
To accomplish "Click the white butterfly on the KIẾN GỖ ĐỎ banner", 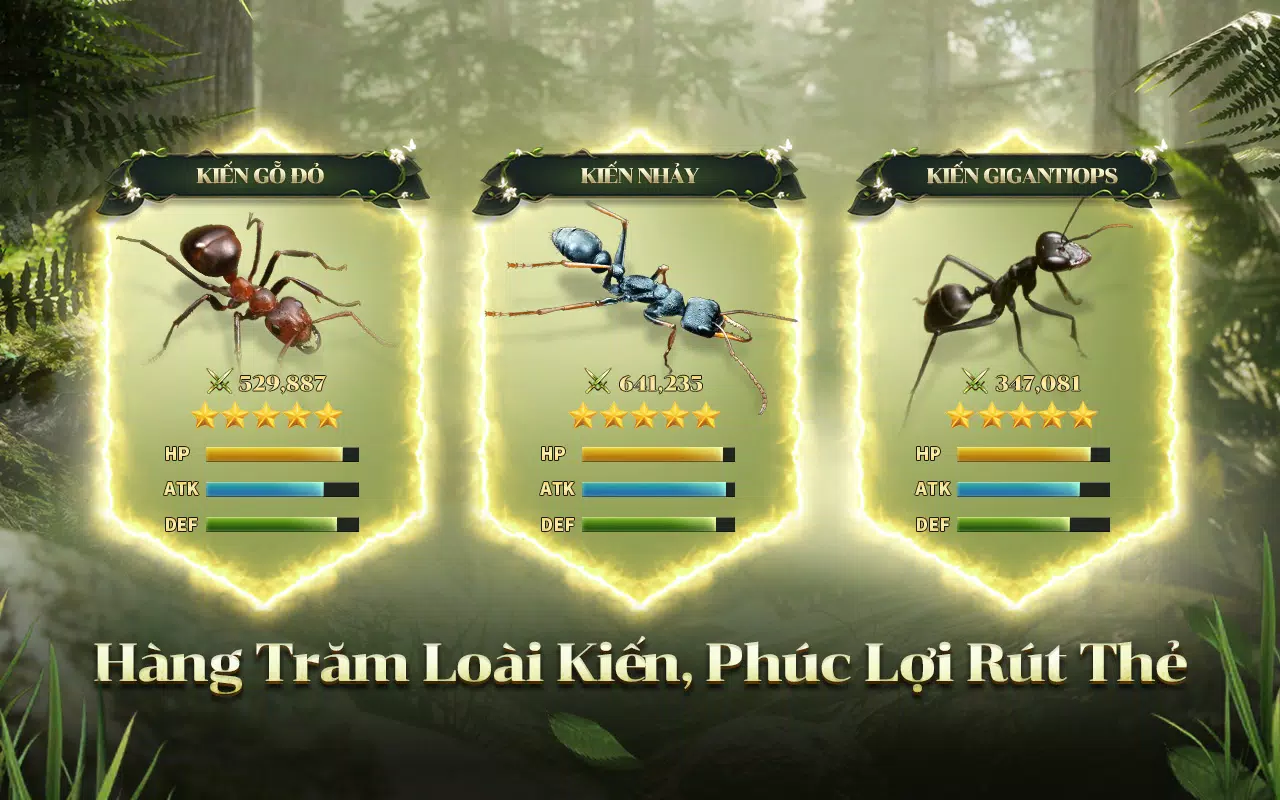I will tap(410, 145).
